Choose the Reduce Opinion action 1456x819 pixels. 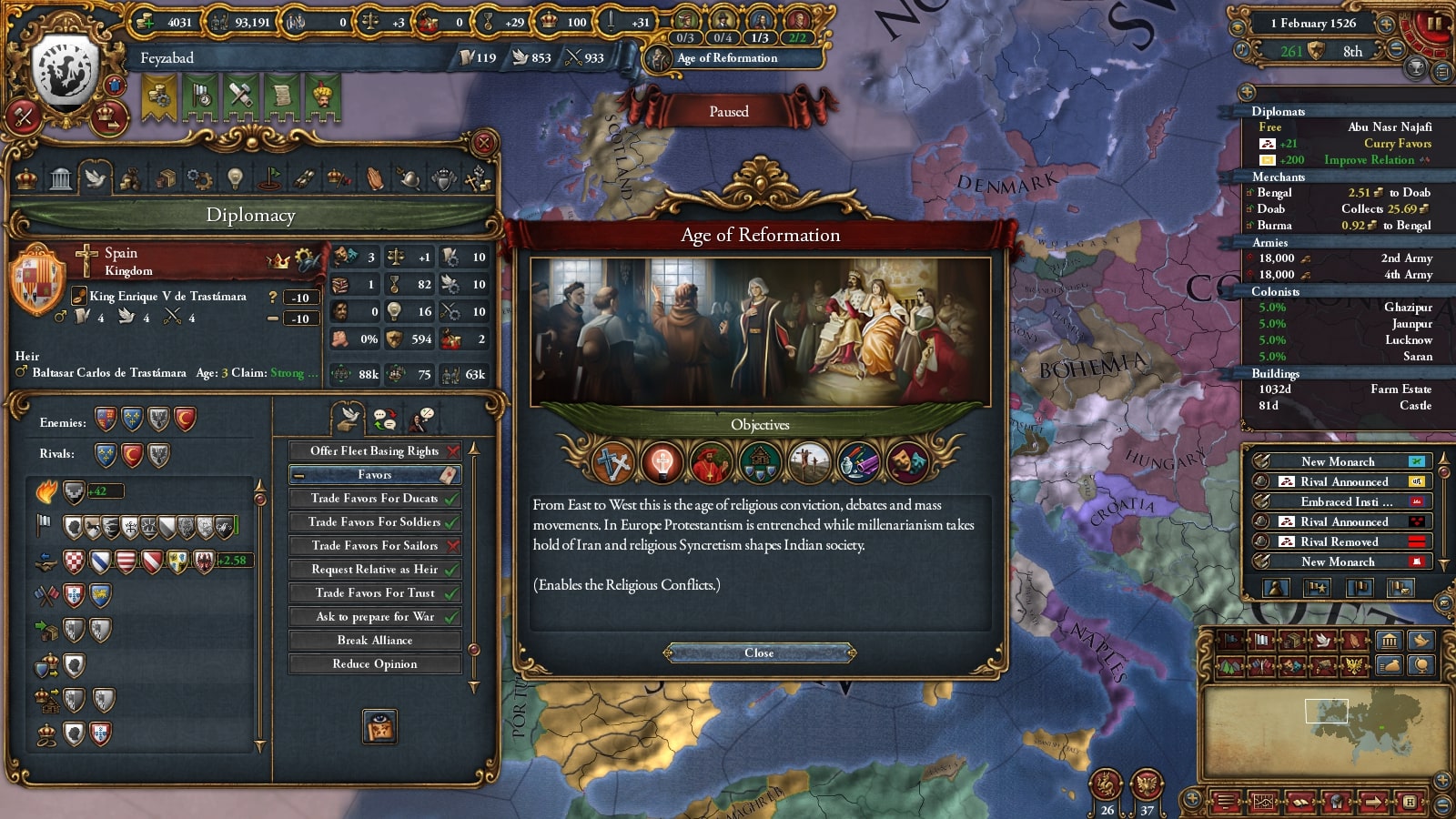point(374,664)
